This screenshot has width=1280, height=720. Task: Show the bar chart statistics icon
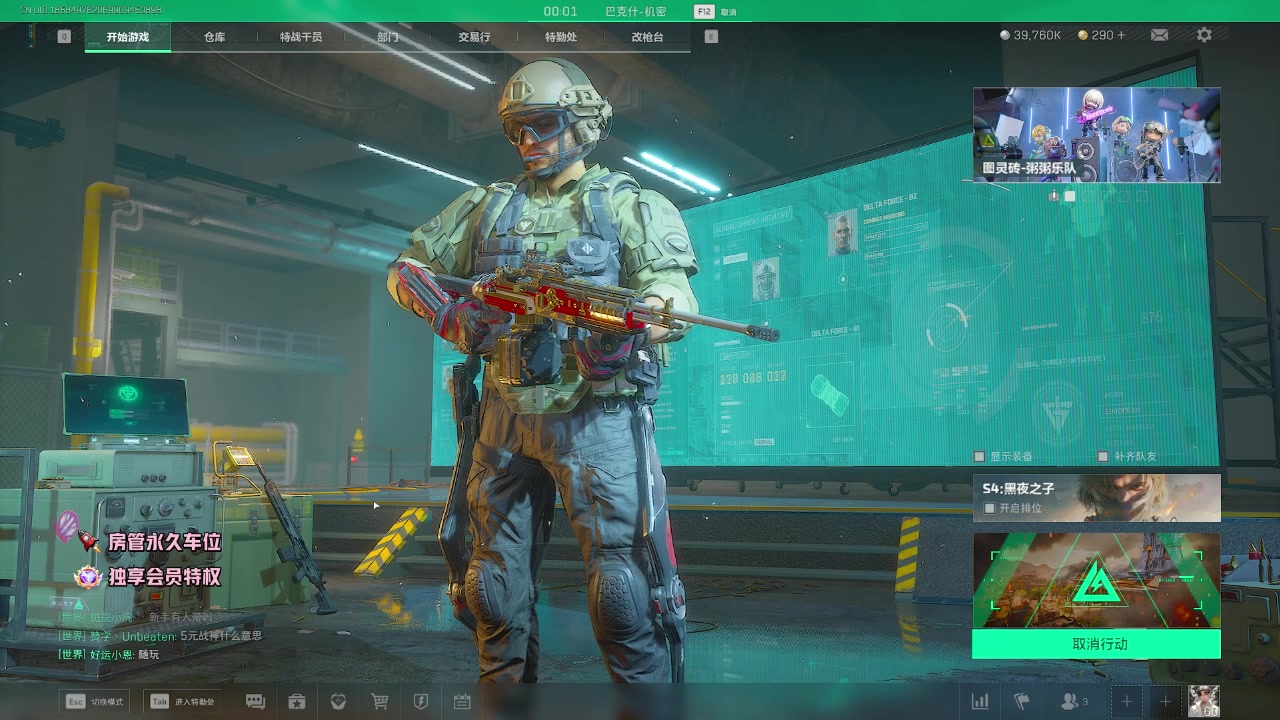click(981, 702)
